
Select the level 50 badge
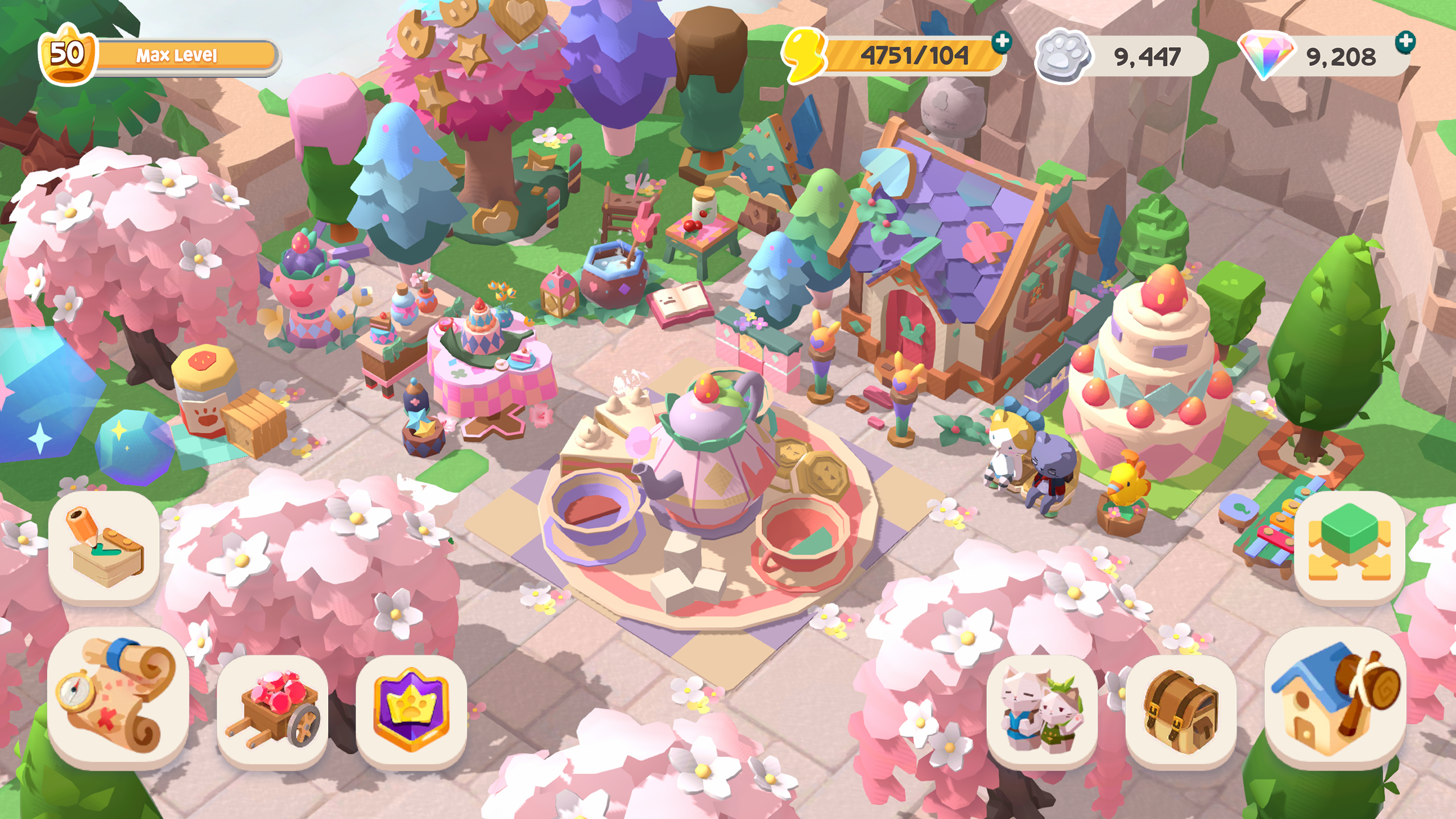click(x=68, y=55)
